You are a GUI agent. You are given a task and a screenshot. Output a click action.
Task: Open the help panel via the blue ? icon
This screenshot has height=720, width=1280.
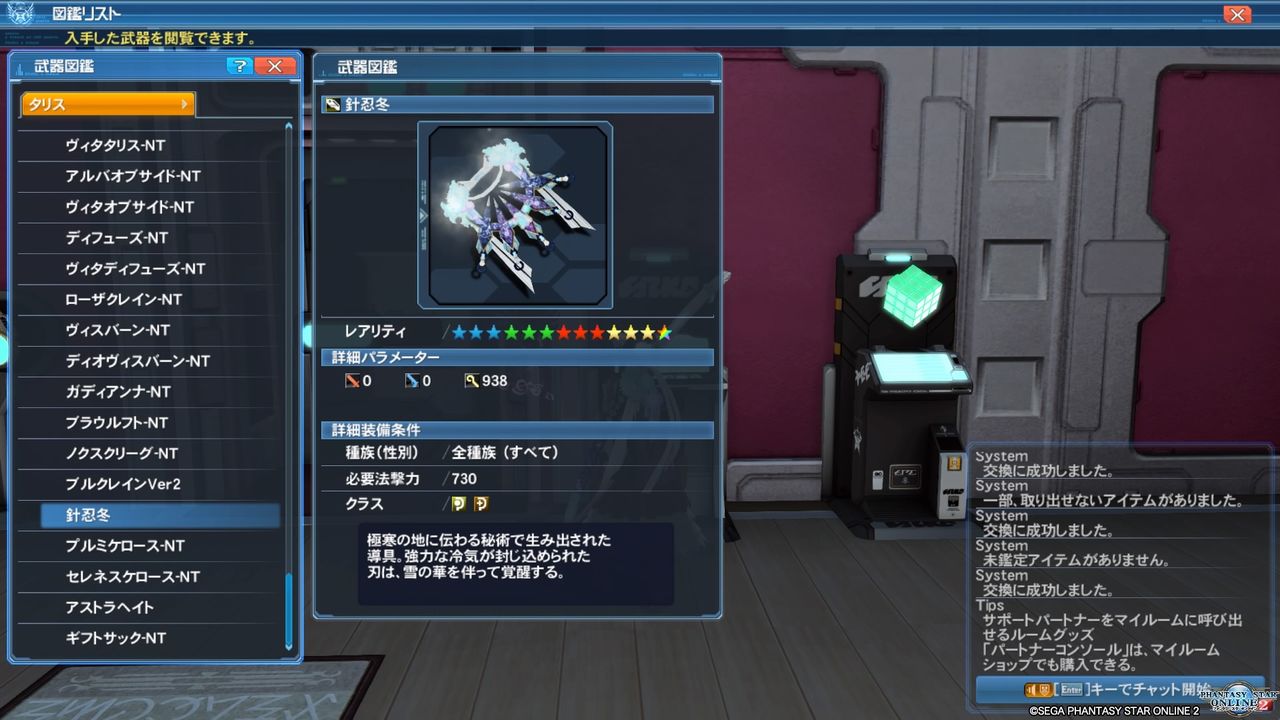coord(238,66)
